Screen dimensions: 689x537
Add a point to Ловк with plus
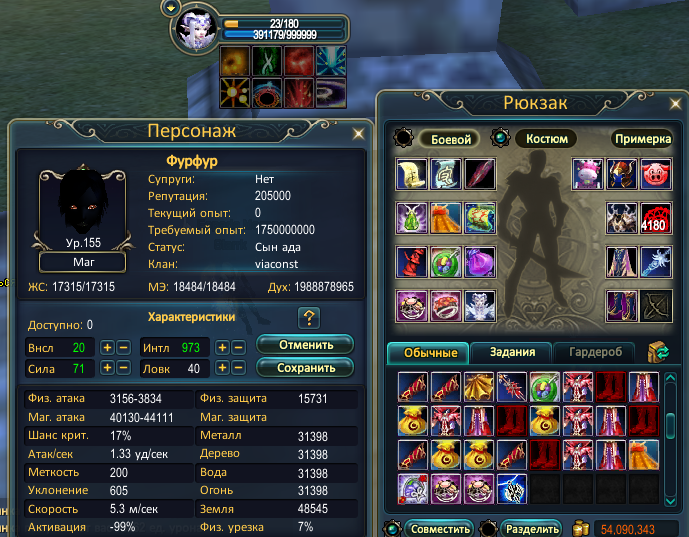(x=222, y=368)
